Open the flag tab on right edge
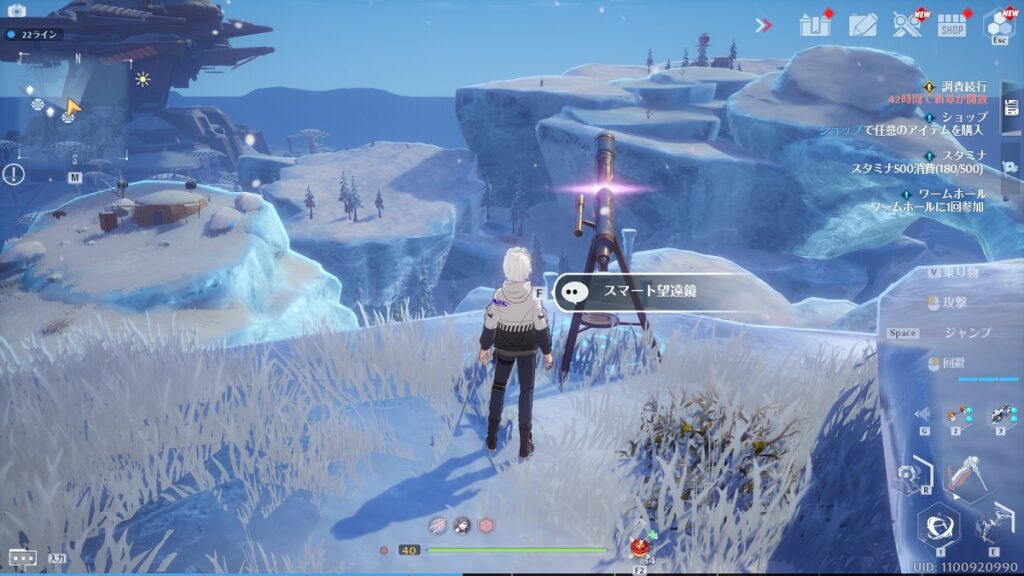Image resolution: width=1024 pixels, height=576 pixels. (x=1011, y=166)
